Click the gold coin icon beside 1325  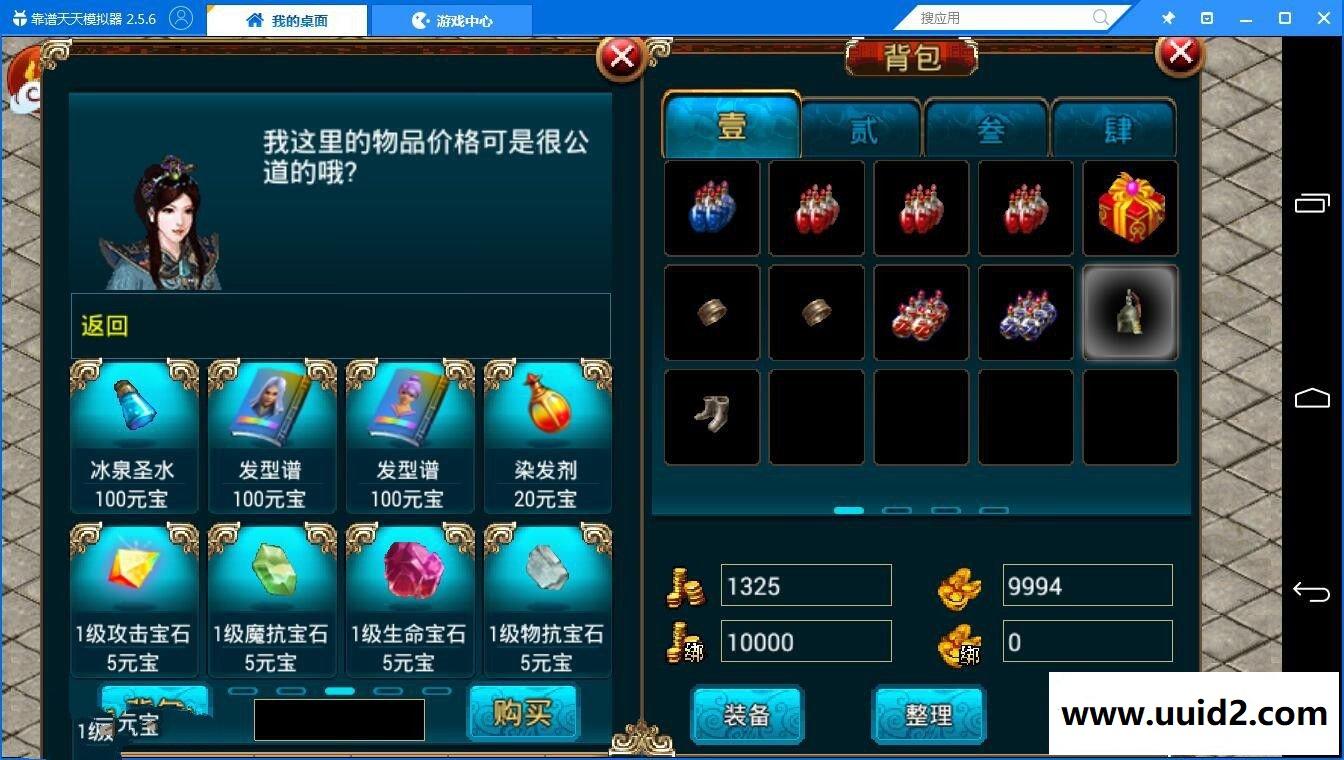(x=684, y=586)
